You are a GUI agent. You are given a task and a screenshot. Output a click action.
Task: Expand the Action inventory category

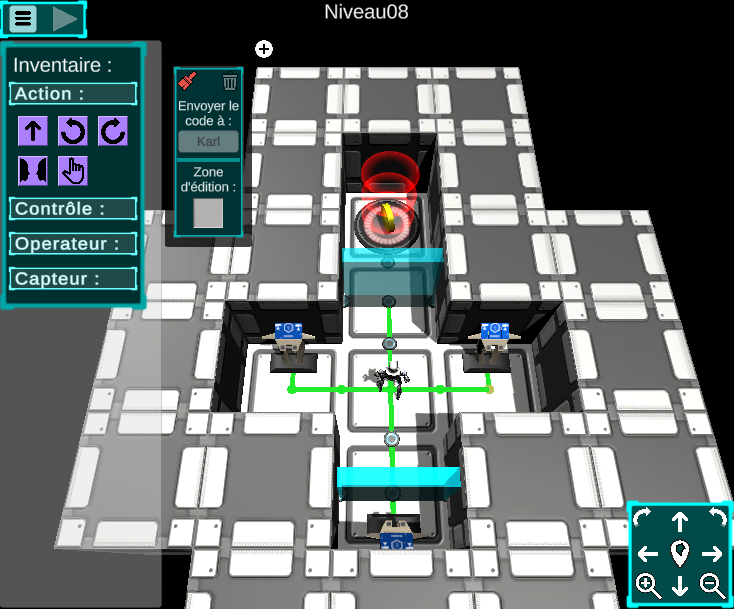[x=73, y=94]
